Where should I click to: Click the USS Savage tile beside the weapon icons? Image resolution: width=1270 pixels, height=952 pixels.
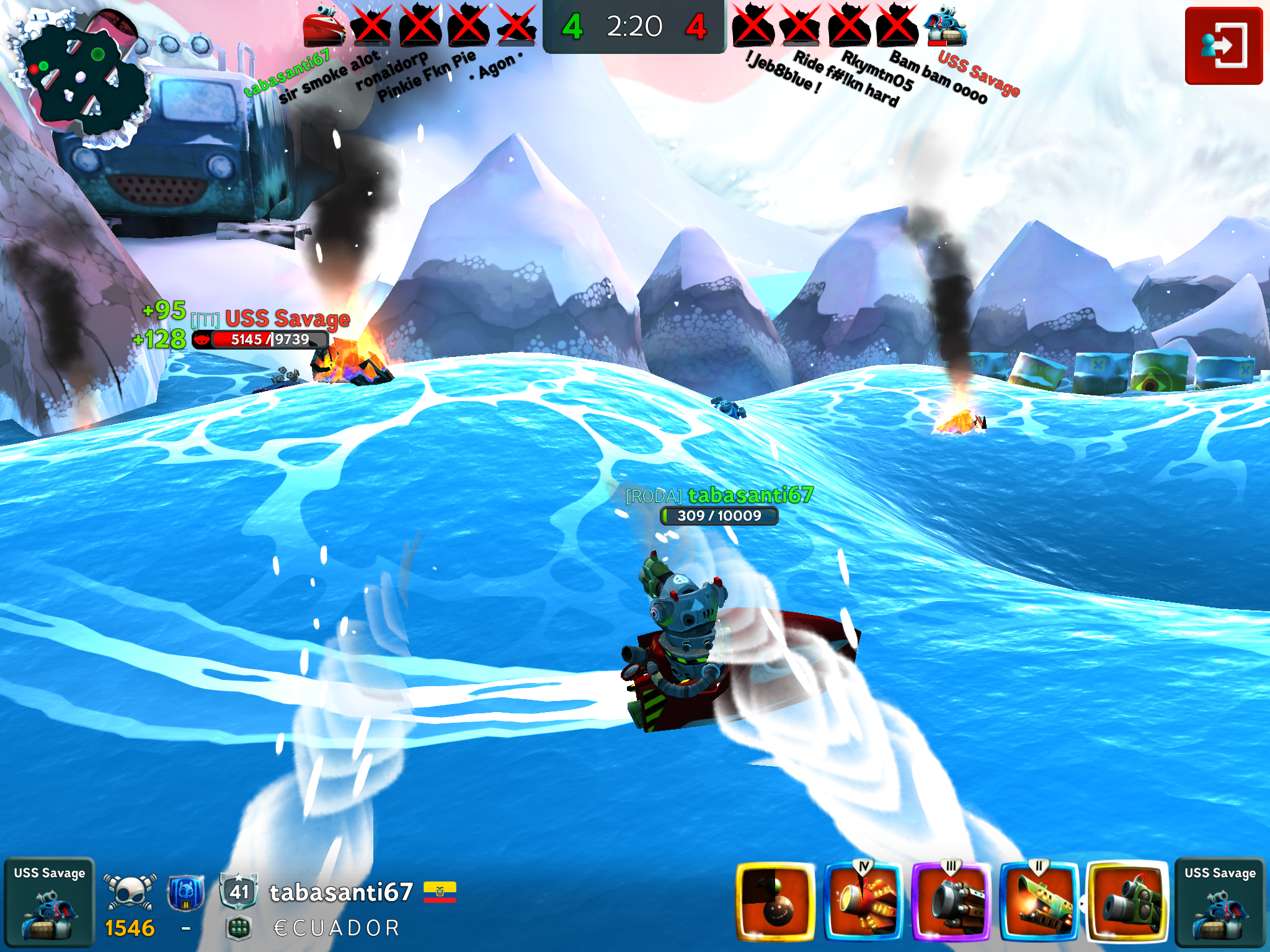click(1219, 902)
